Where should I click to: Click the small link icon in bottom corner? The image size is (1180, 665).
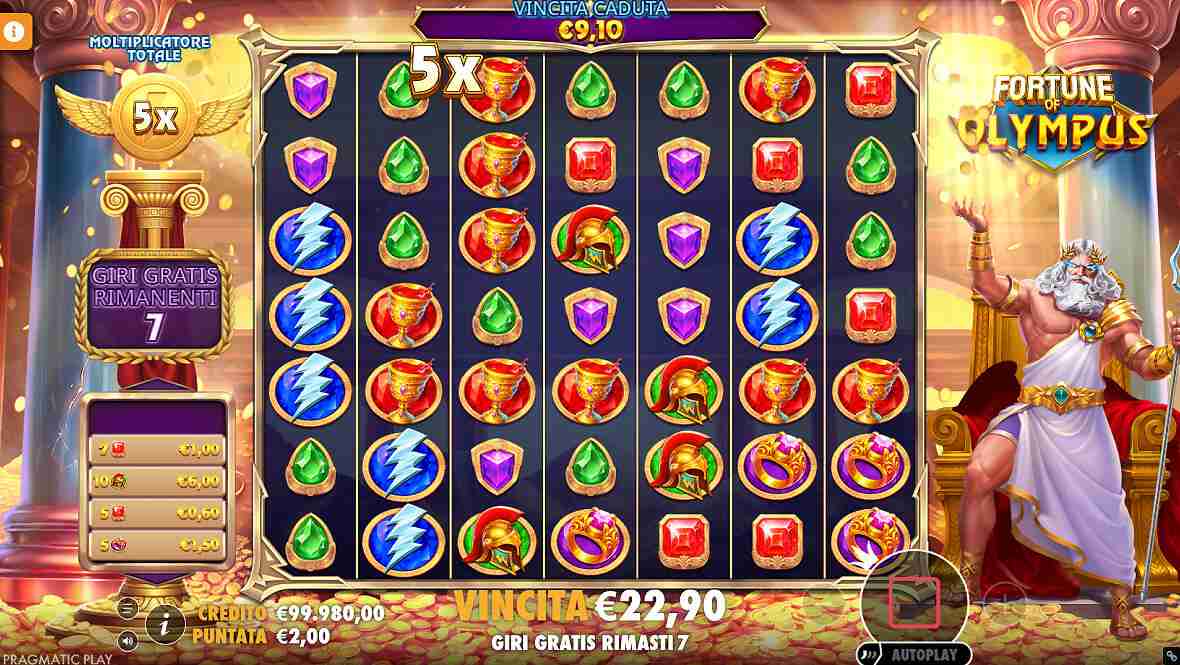[x=1170, y=656]
